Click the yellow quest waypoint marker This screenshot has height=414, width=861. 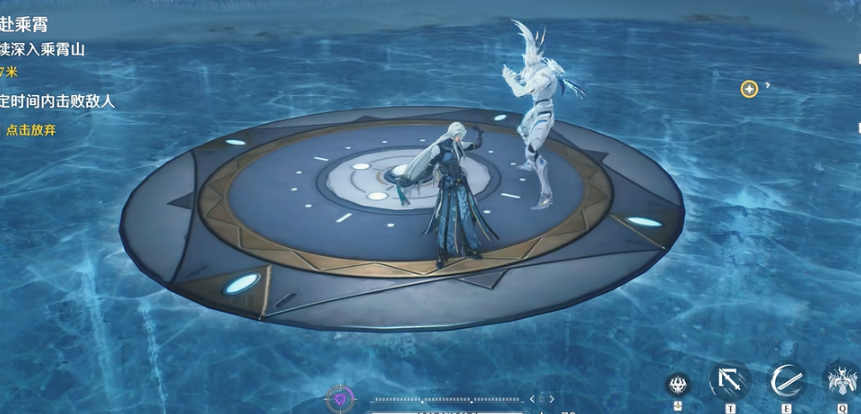(x=748, y=89)
